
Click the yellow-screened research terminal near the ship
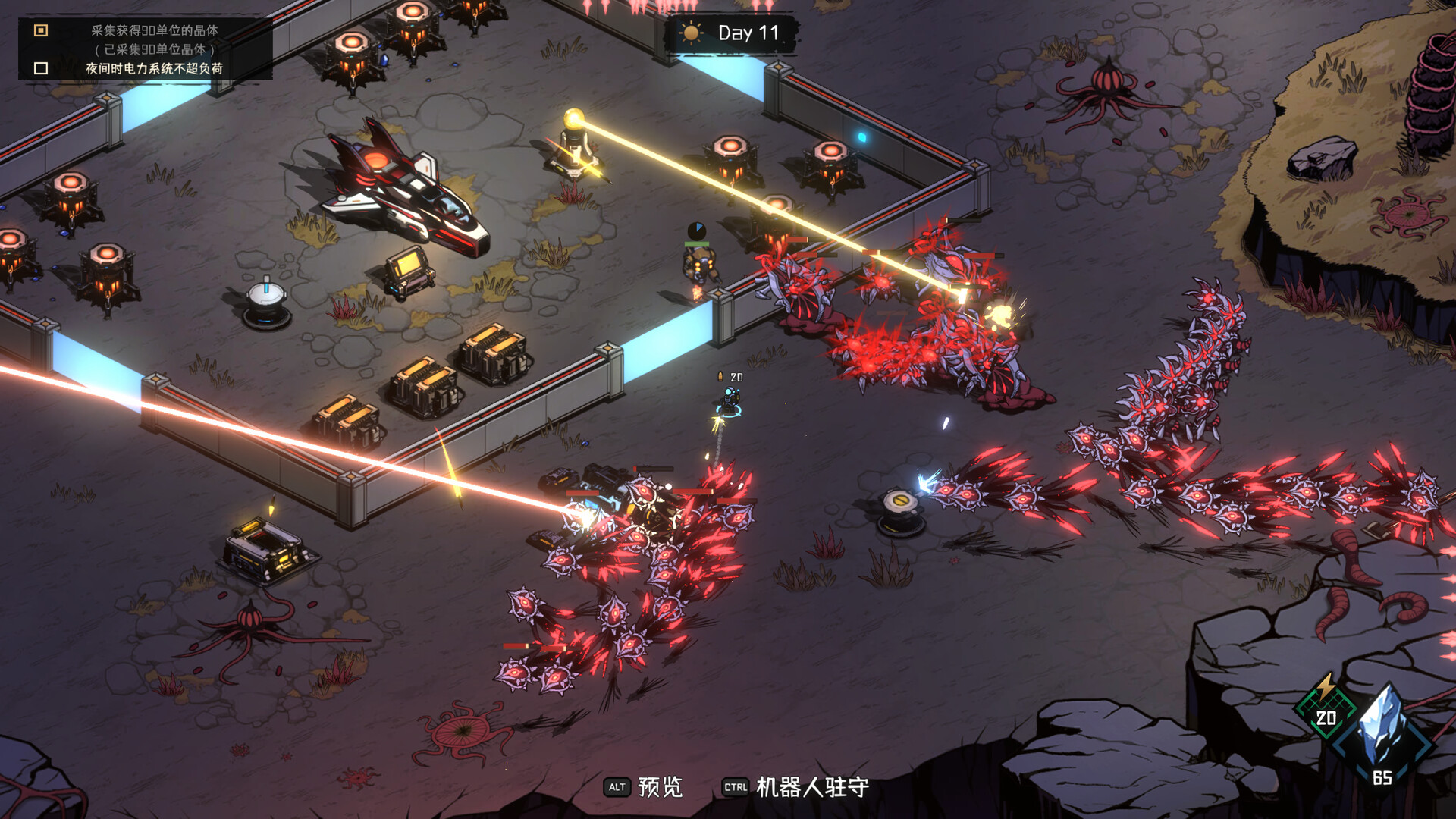tap(409, 273)
